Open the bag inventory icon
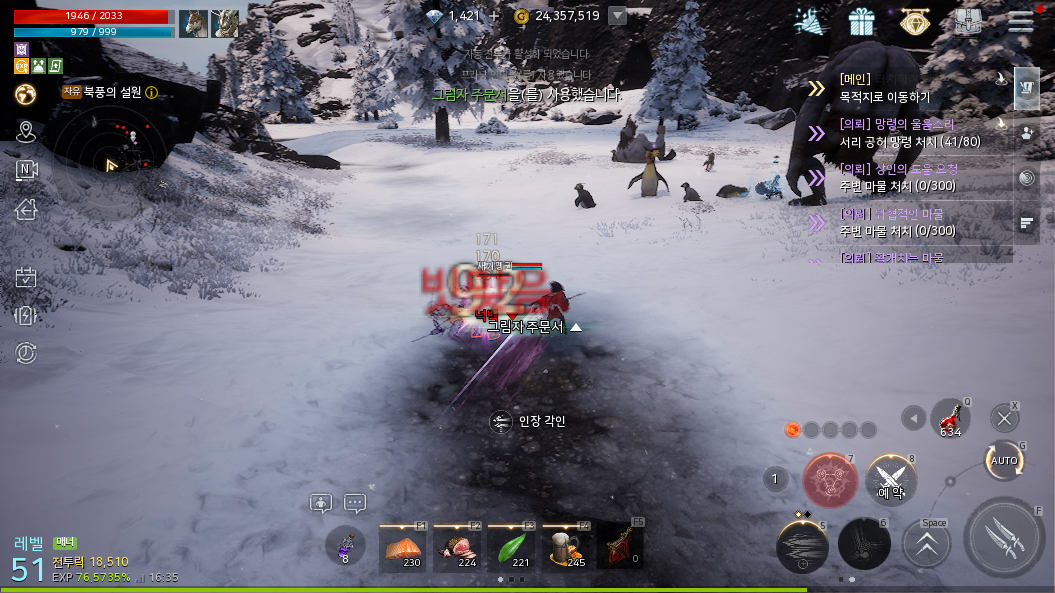Screen dimensions: 1055x593 [x=967, y=21]
